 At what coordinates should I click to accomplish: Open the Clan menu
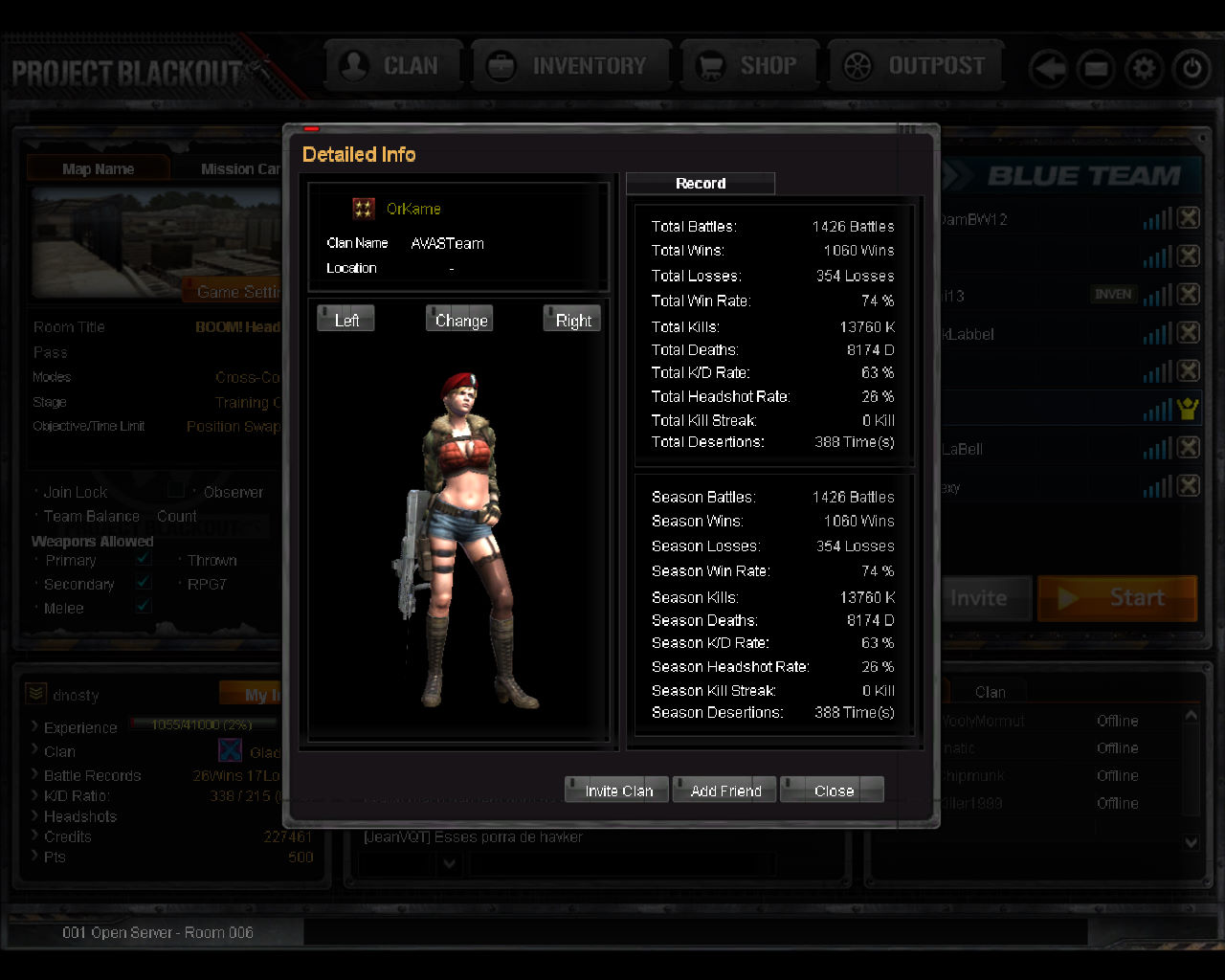393,66
